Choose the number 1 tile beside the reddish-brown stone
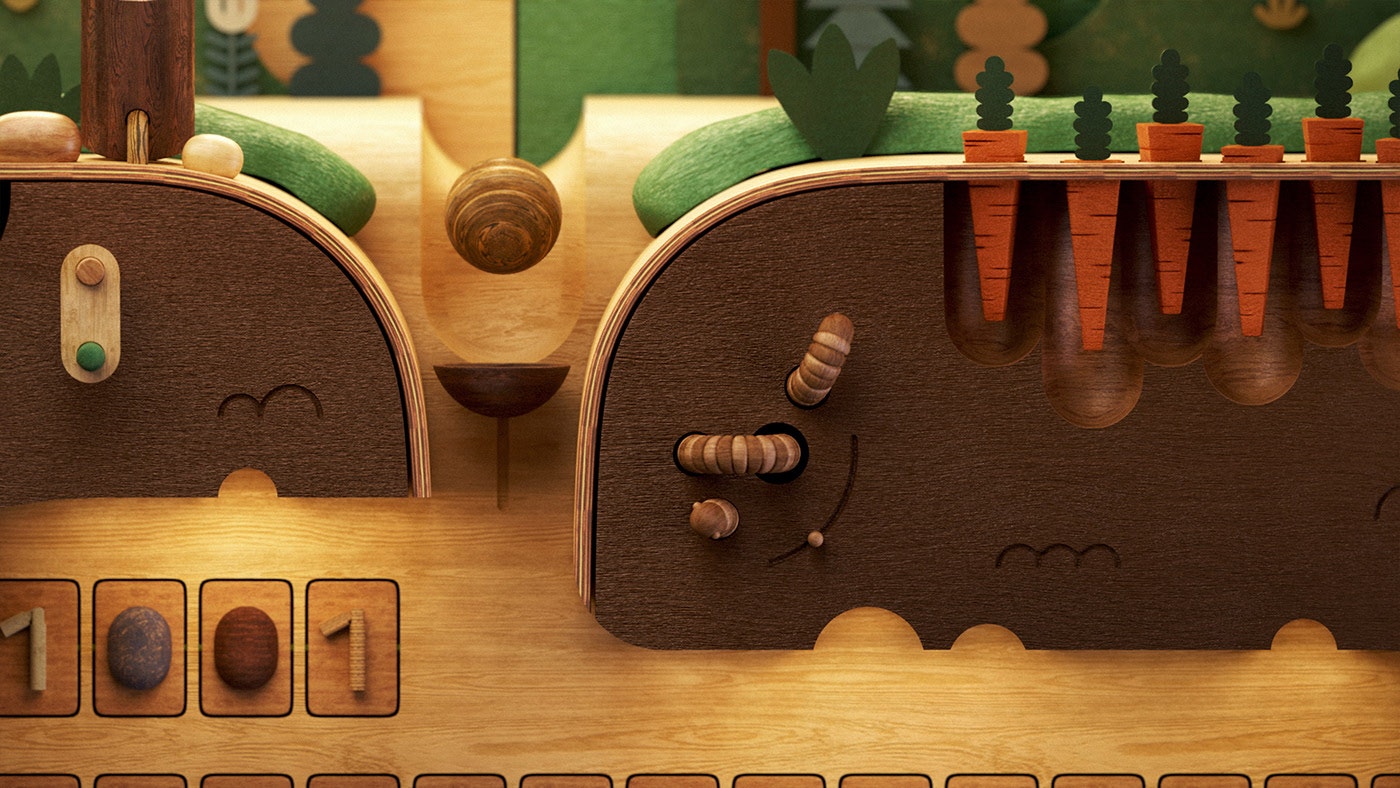This screenshot has height=788, width=1400. click(352, 648)
